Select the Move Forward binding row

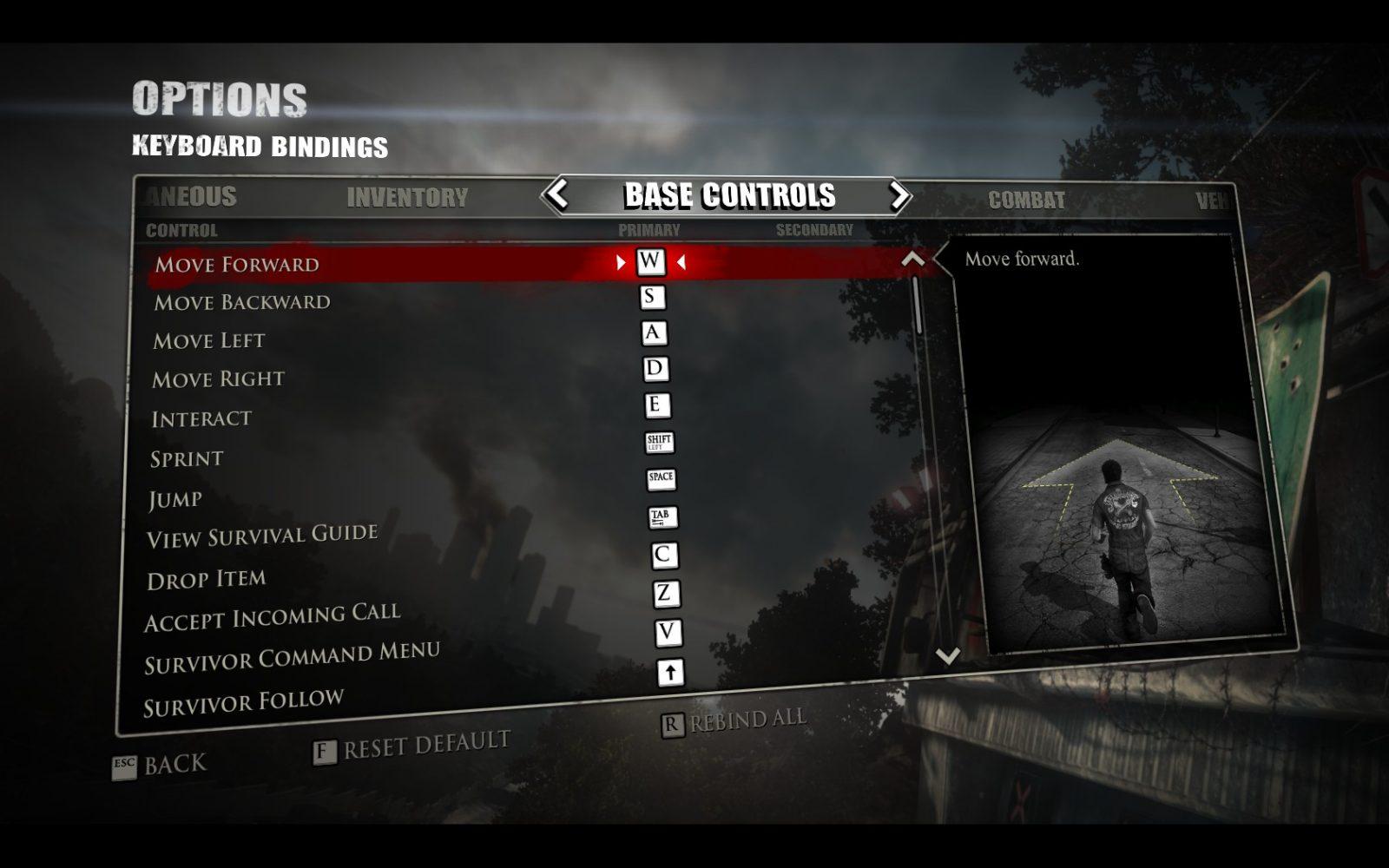[237, 264]
